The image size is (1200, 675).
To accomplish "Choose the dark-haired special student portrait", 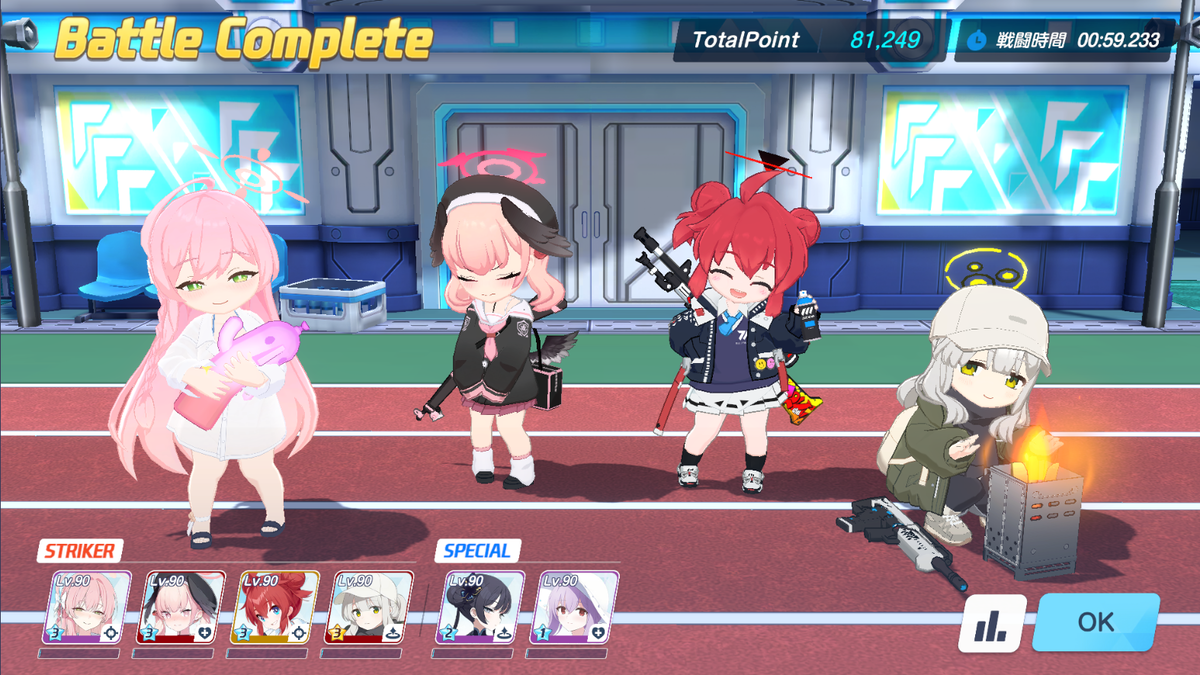I will [x=480, y=607].
